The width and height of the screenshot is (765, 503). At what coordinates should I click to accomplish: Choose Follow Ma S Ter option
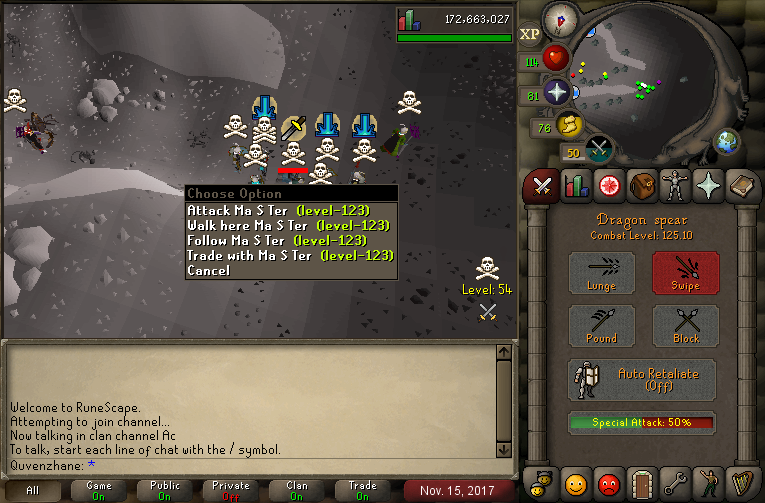[278, 240]
